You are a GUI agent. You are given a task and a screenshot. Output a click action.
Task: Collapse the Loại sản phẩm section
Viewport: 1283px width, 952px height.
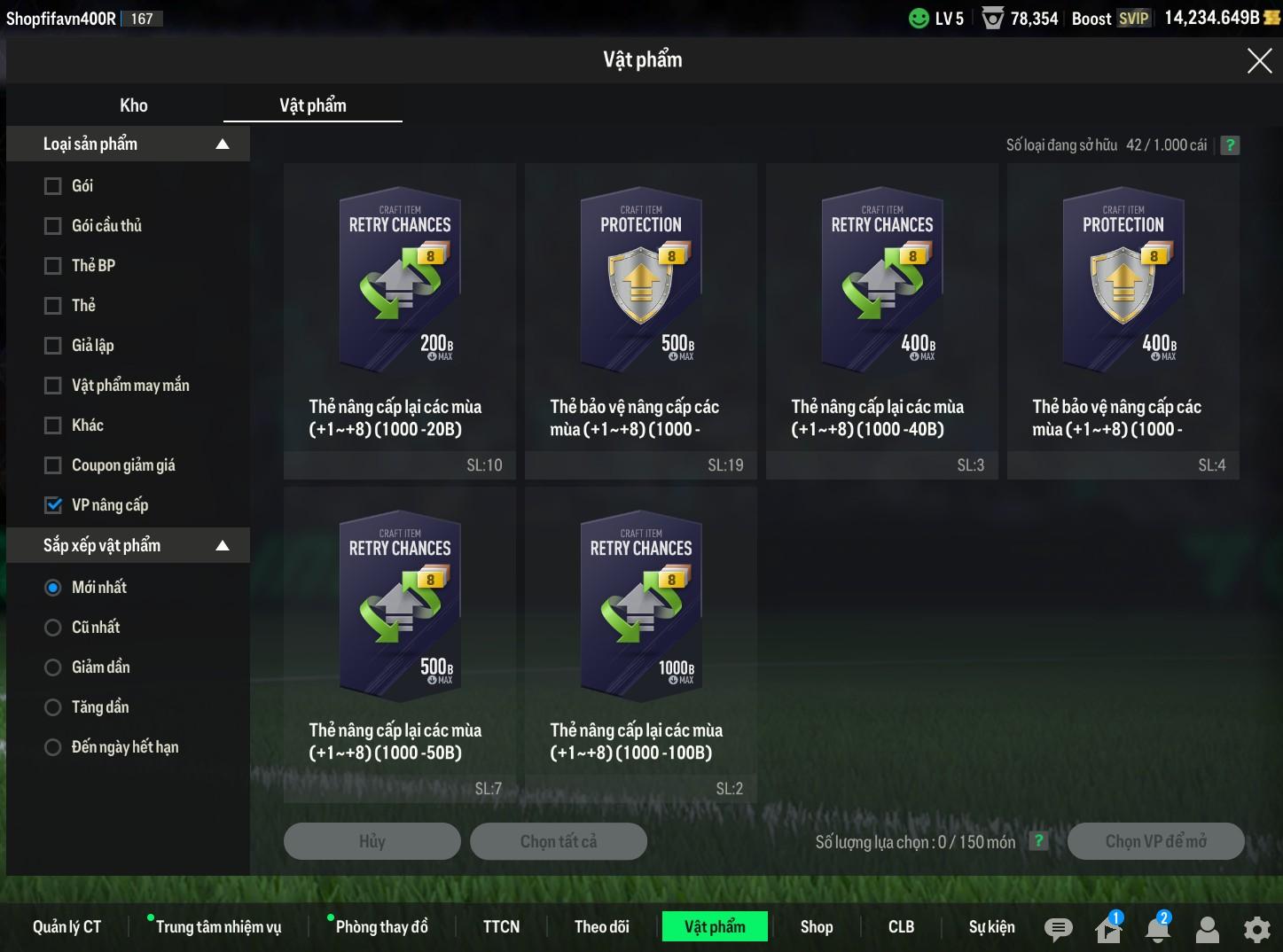(x=223, y=144)
